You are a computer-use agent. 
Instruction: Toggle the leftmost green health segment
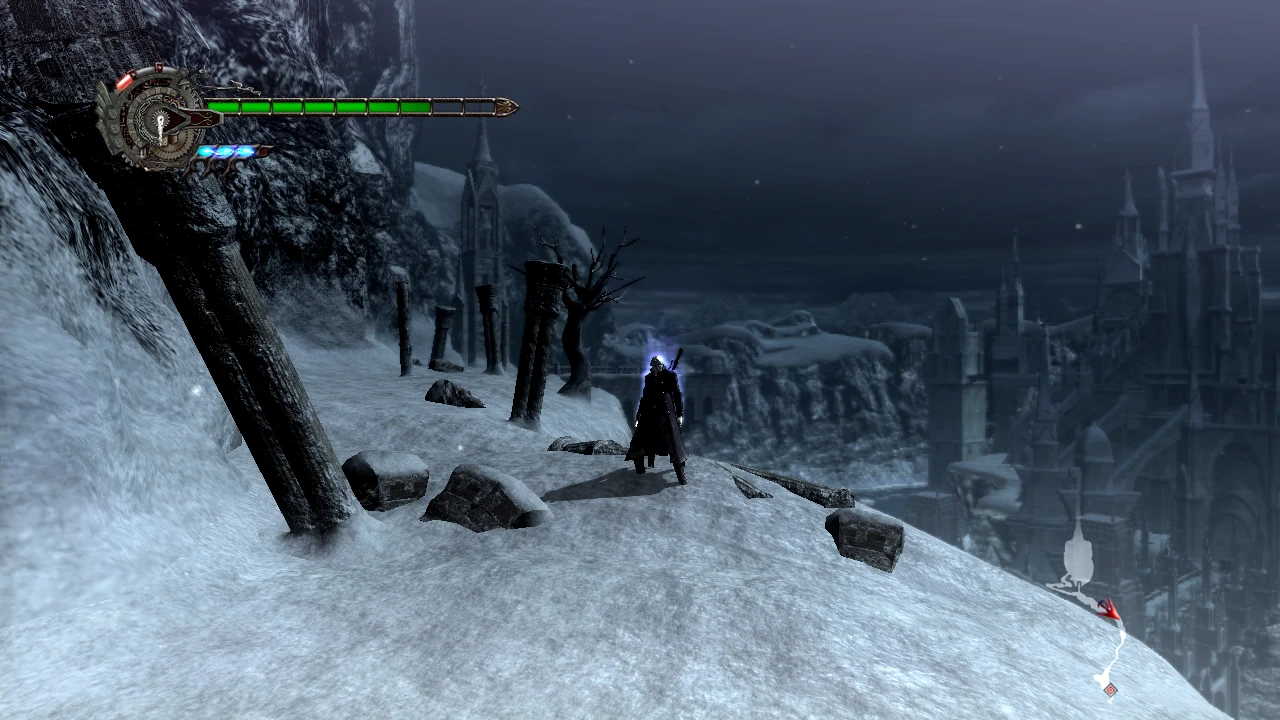[223, 106]
